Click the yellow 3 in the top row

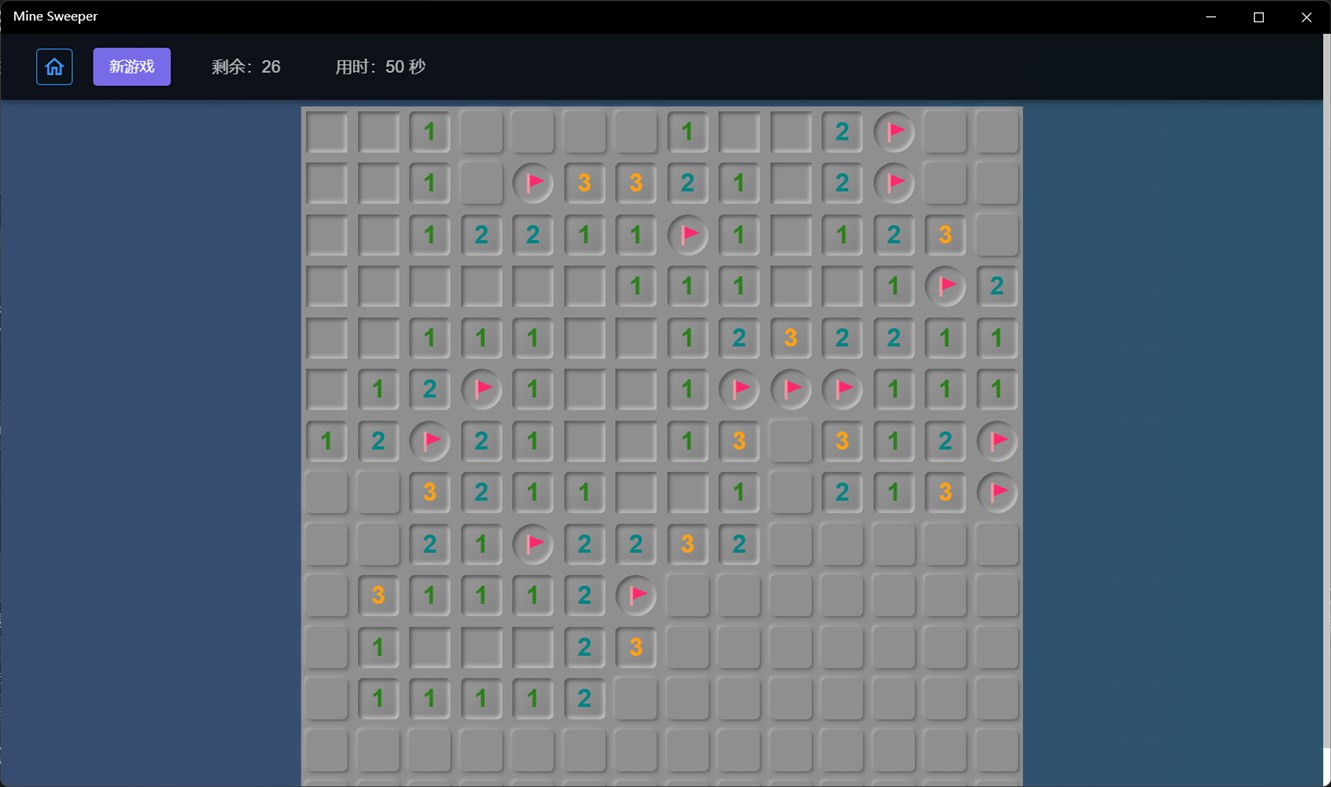(584, 183)
